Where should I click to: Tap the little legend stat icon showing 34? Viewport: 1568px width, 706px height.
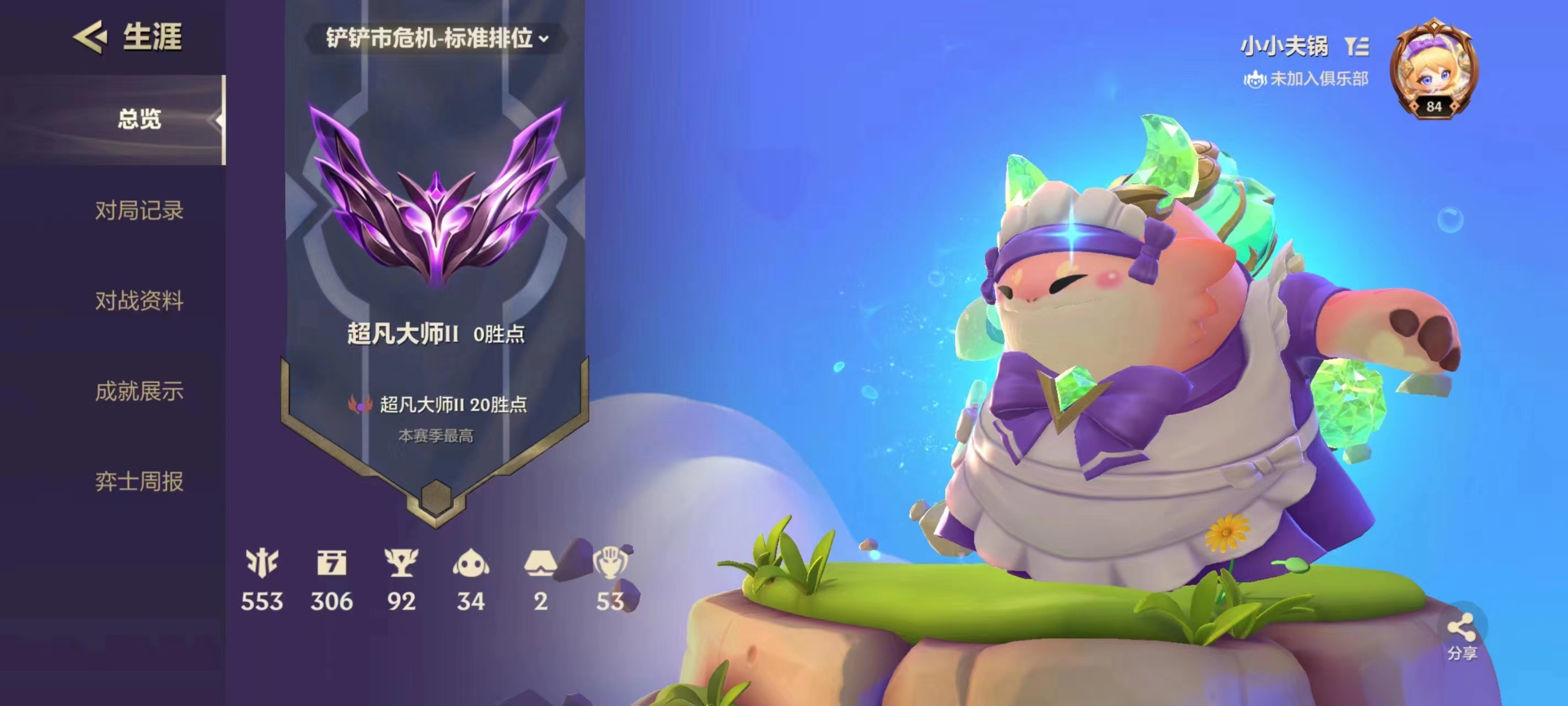(x=470, y=563)
